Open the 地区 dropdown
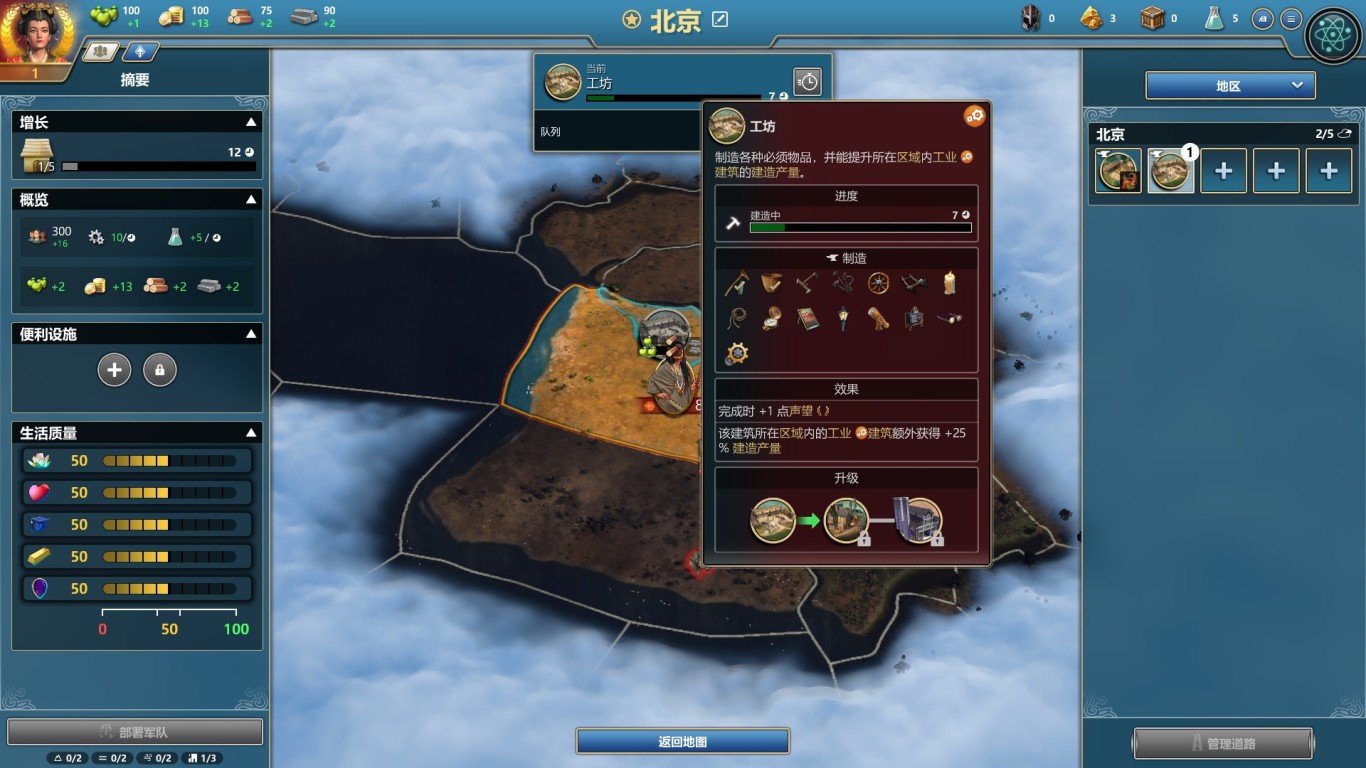This screenshot has width=1366, height=768. coord(1230,86)
